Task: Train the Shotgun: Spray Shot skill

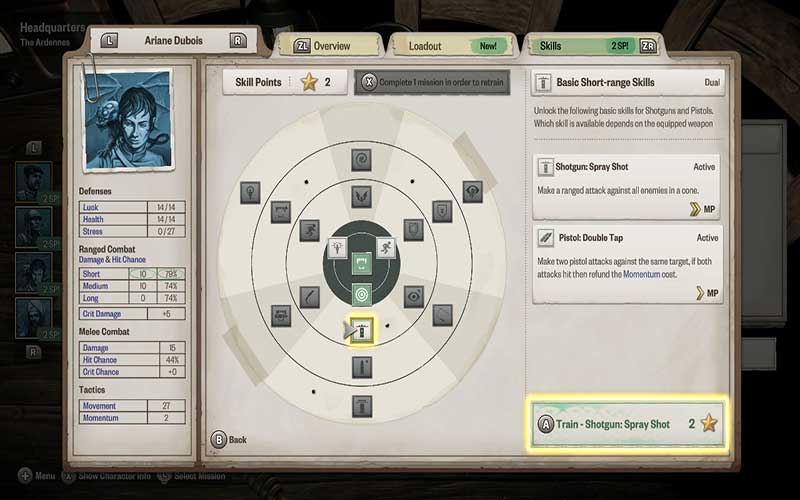Action: [625, 424]
